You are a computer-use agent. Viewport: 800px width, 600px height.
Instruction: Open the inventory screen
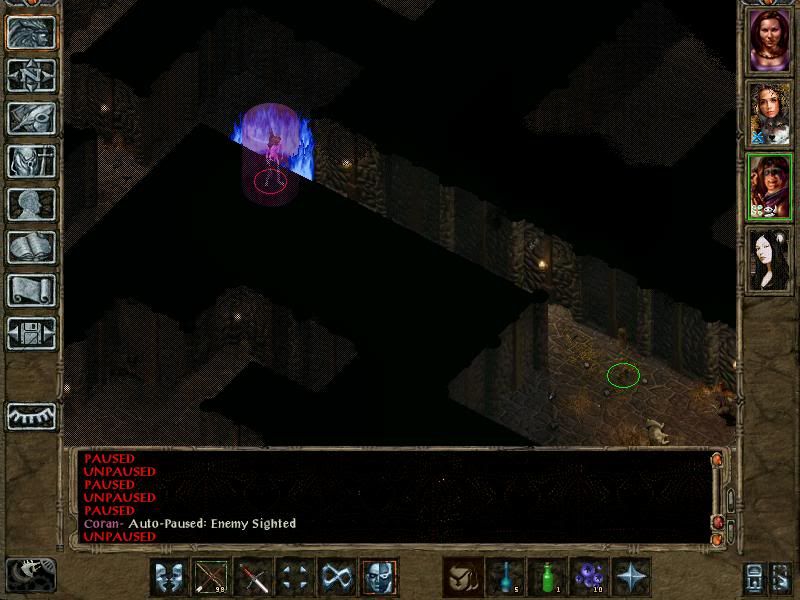pos(31,161)
